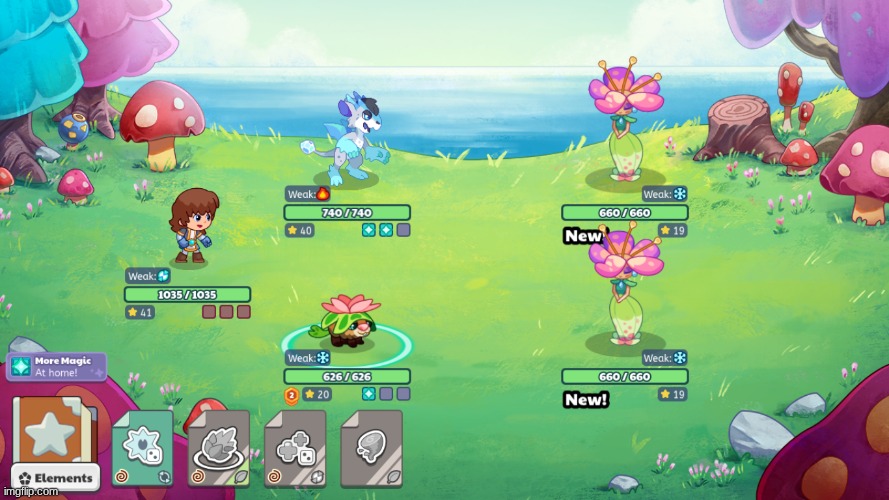Open the star spellbook
The image size is (889, 500).
[x=50, y=432]
